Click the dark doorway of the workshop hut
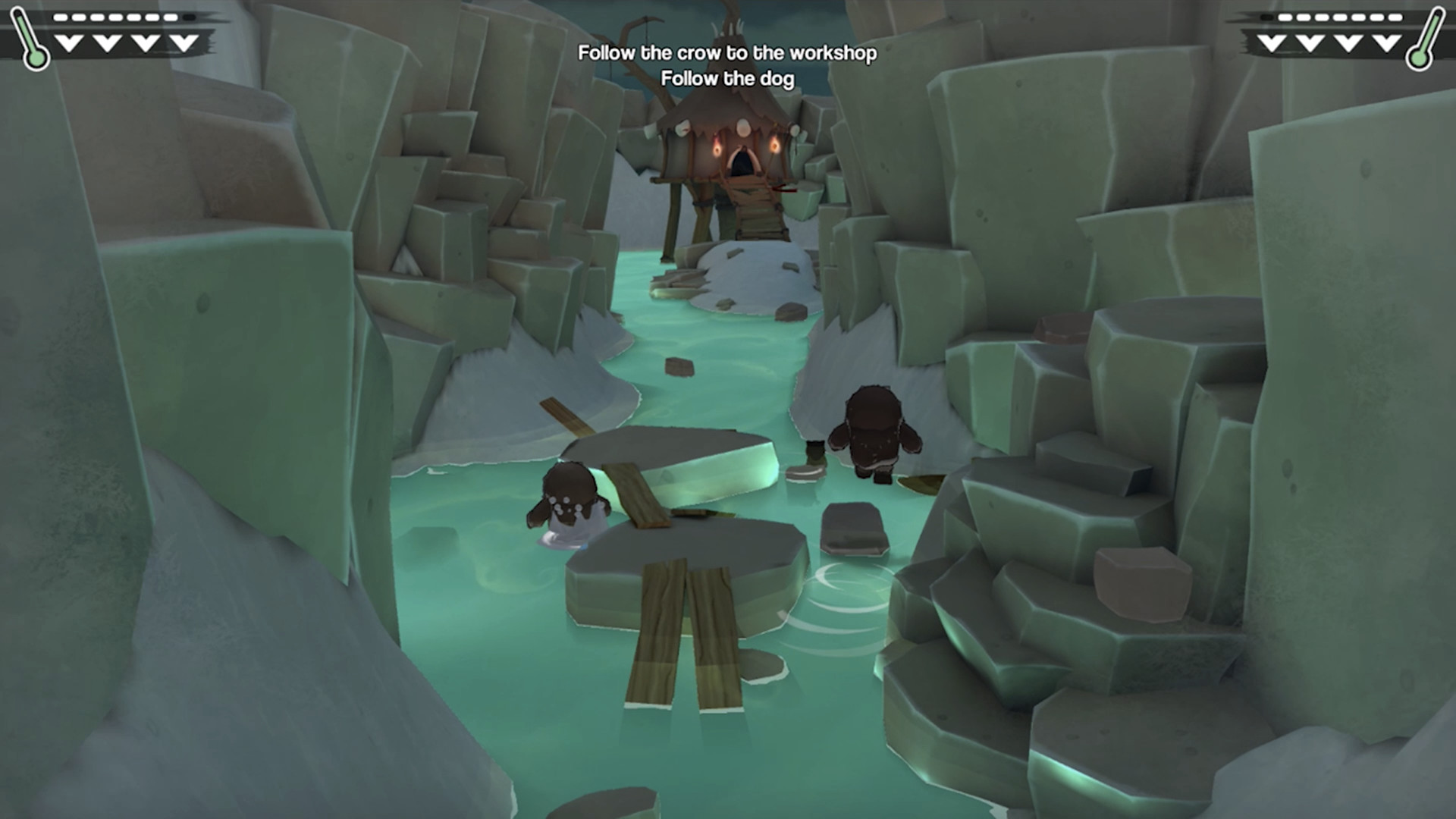1456x819 pixels. pyautogui.click(x=742, y=162)
